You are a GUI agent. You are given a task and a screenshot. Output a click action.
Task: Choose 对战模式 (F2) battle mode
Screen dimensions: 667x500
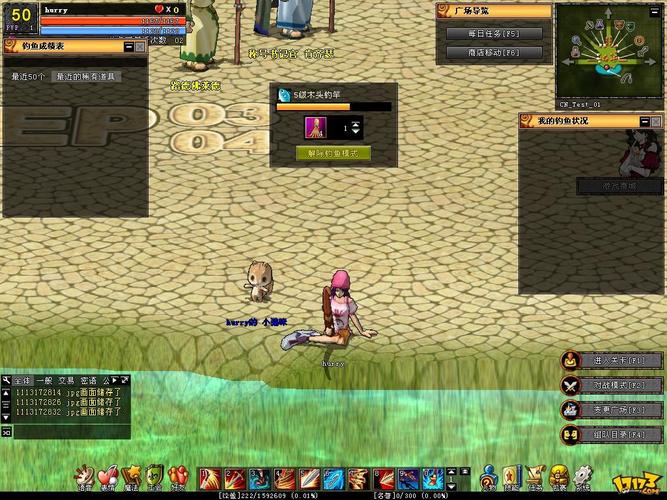click(x=611, y=384)
